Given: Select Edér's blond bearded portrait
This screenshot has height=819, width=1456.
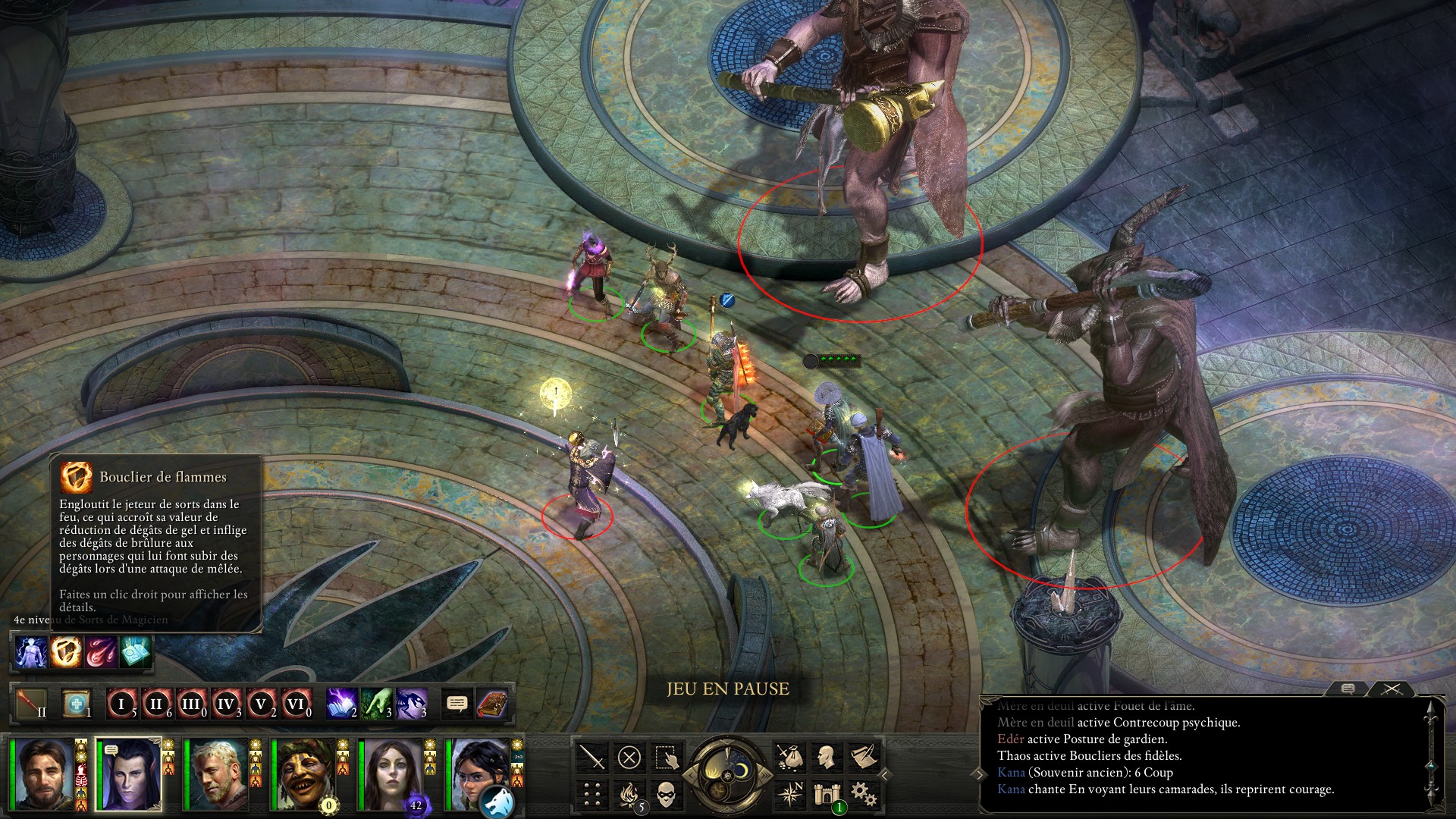Looking at the screenshot, I should coord(217,773).
